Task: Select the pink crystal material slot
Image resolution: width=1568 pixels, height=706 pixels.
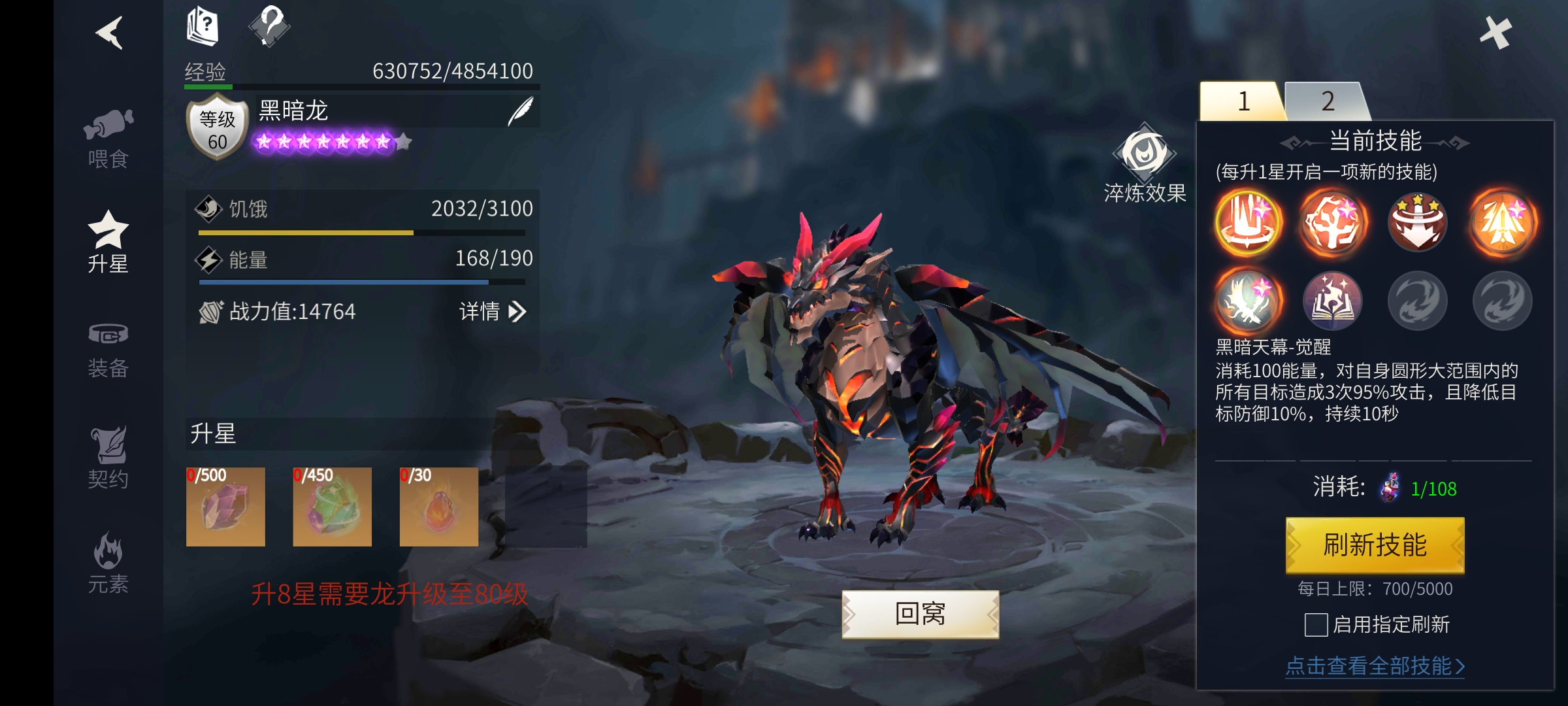Action: coord(225,507)
